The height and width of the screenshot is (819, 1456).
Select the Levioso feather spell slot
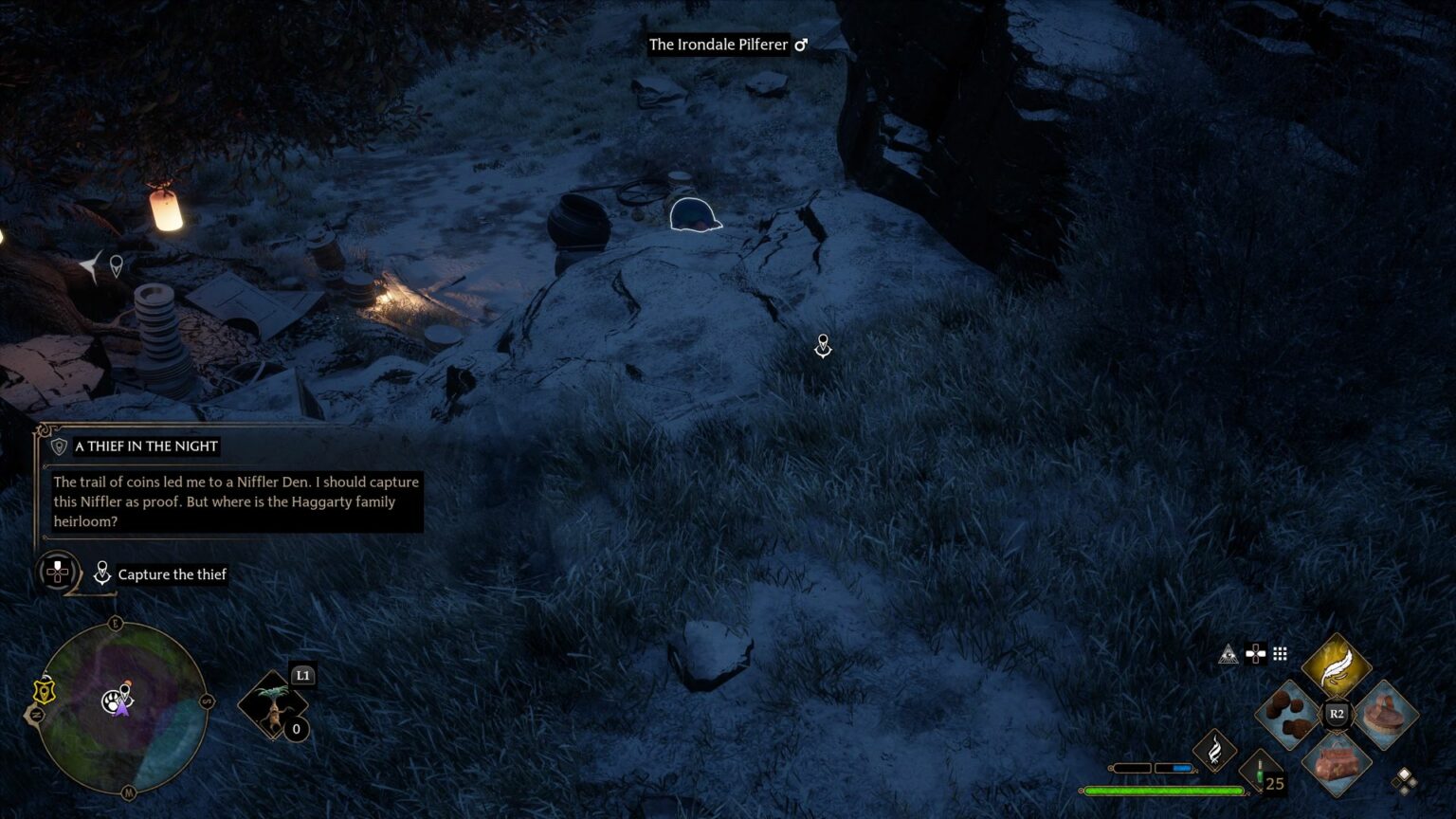pos(1337,666)
